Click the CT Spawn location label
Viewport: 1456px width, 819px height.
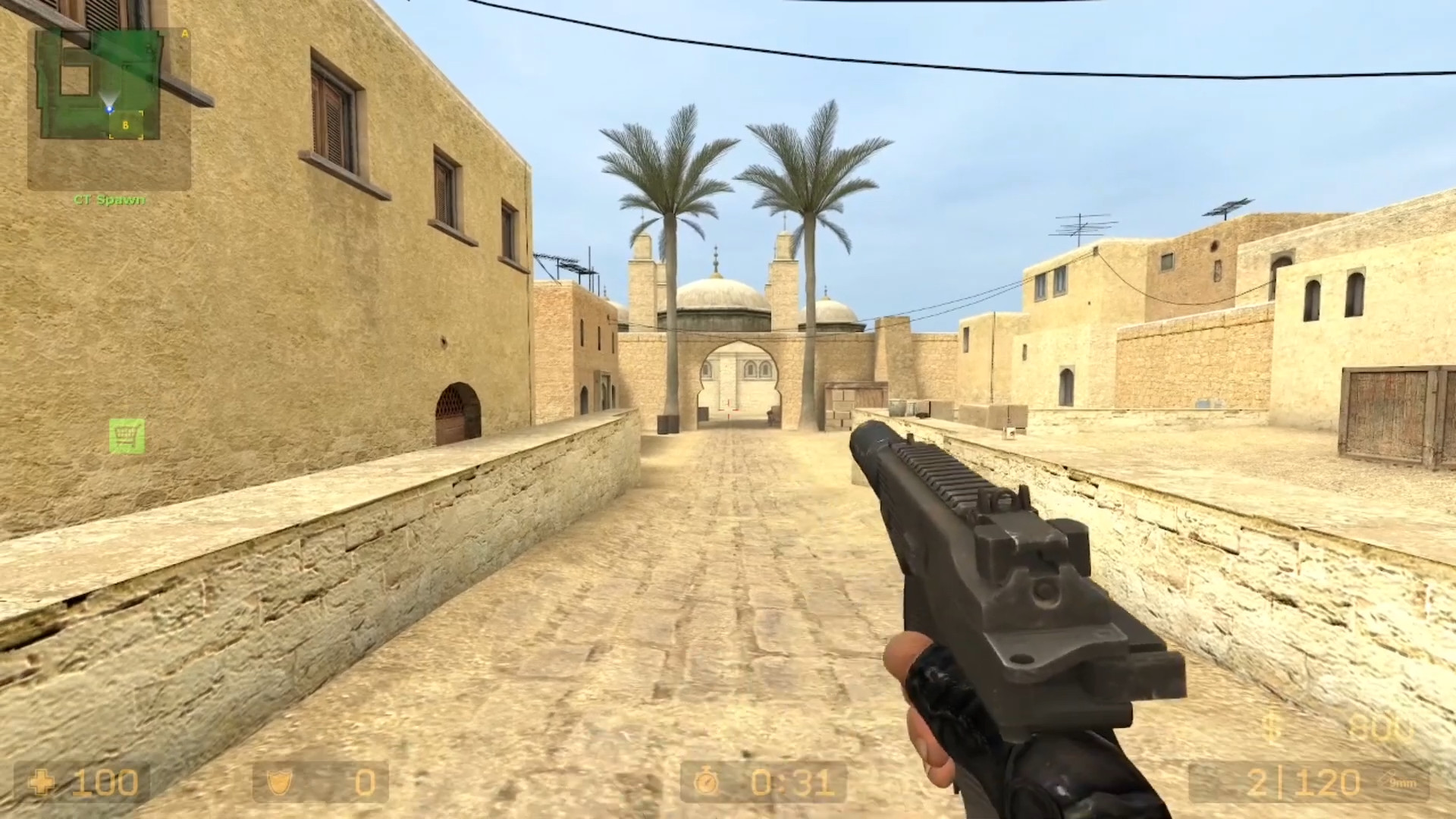point(108,199)
